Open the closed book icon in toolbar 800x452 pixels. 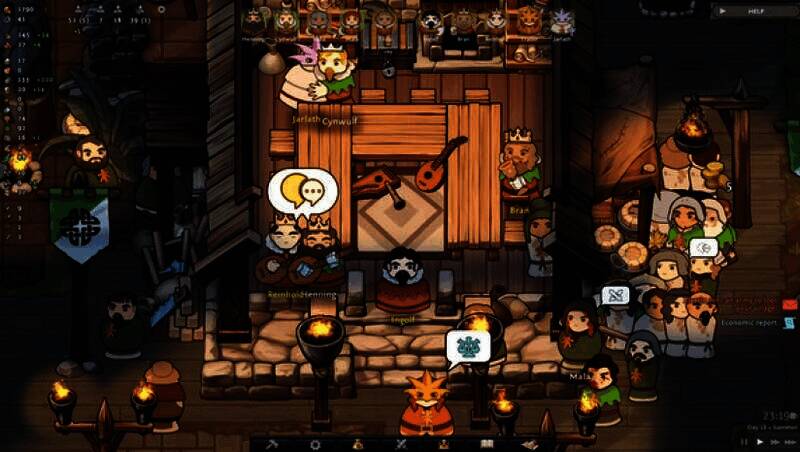click(x=487, y=443)
